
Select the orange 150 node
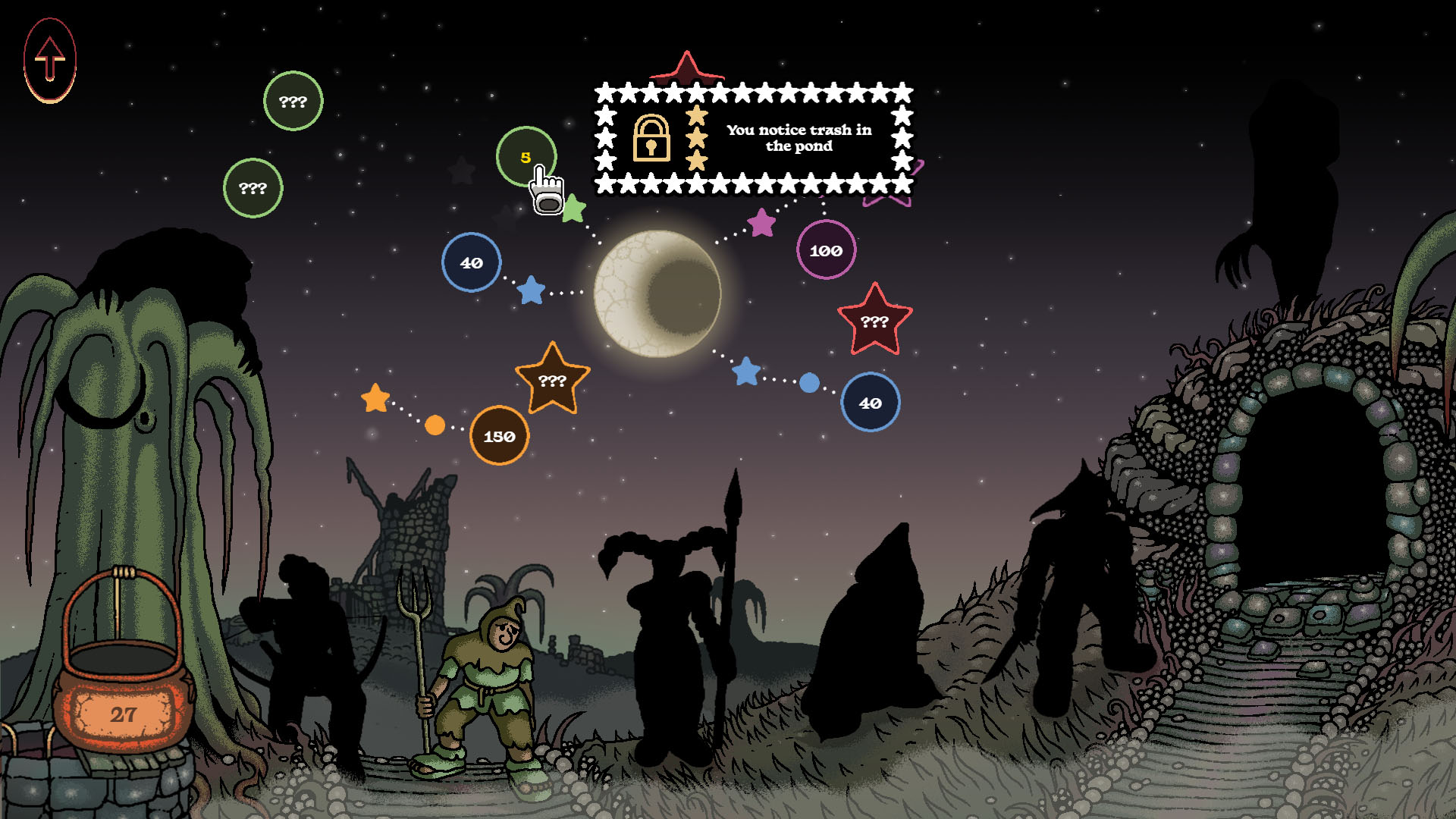click(499, 436)
